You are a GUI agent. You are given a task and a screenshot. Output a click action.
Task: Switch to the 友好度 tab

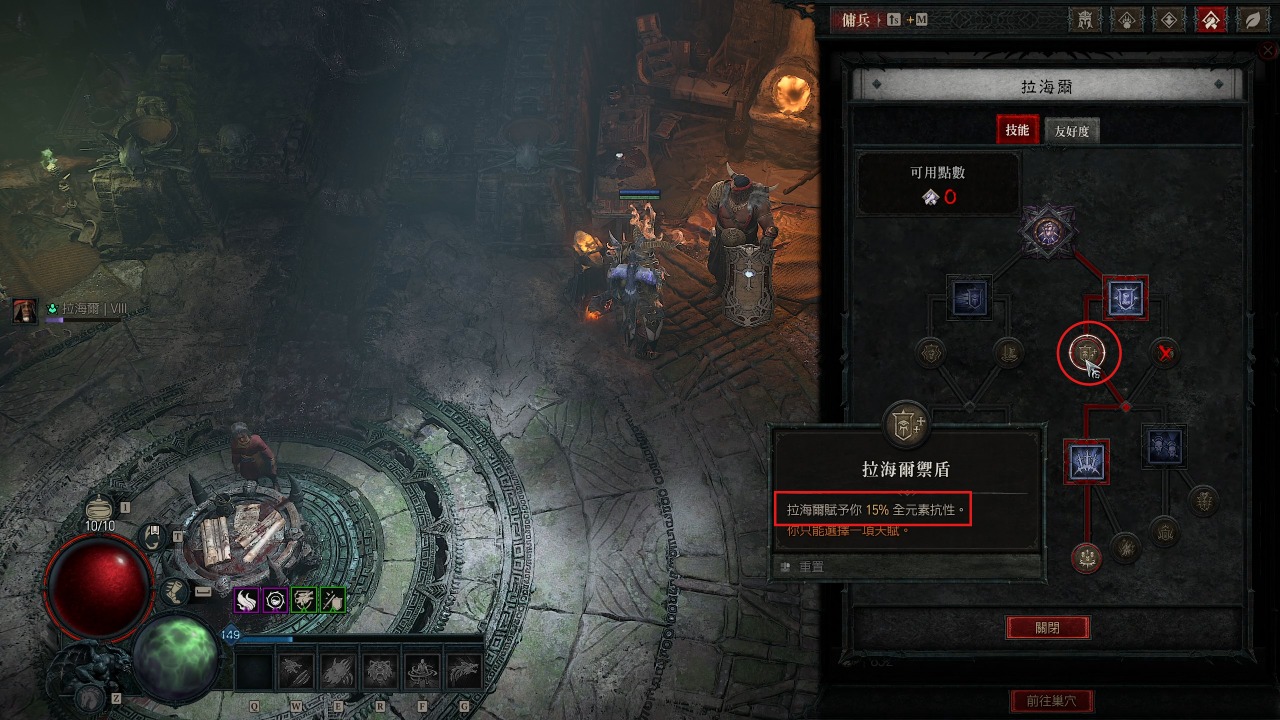[1071, 131]
